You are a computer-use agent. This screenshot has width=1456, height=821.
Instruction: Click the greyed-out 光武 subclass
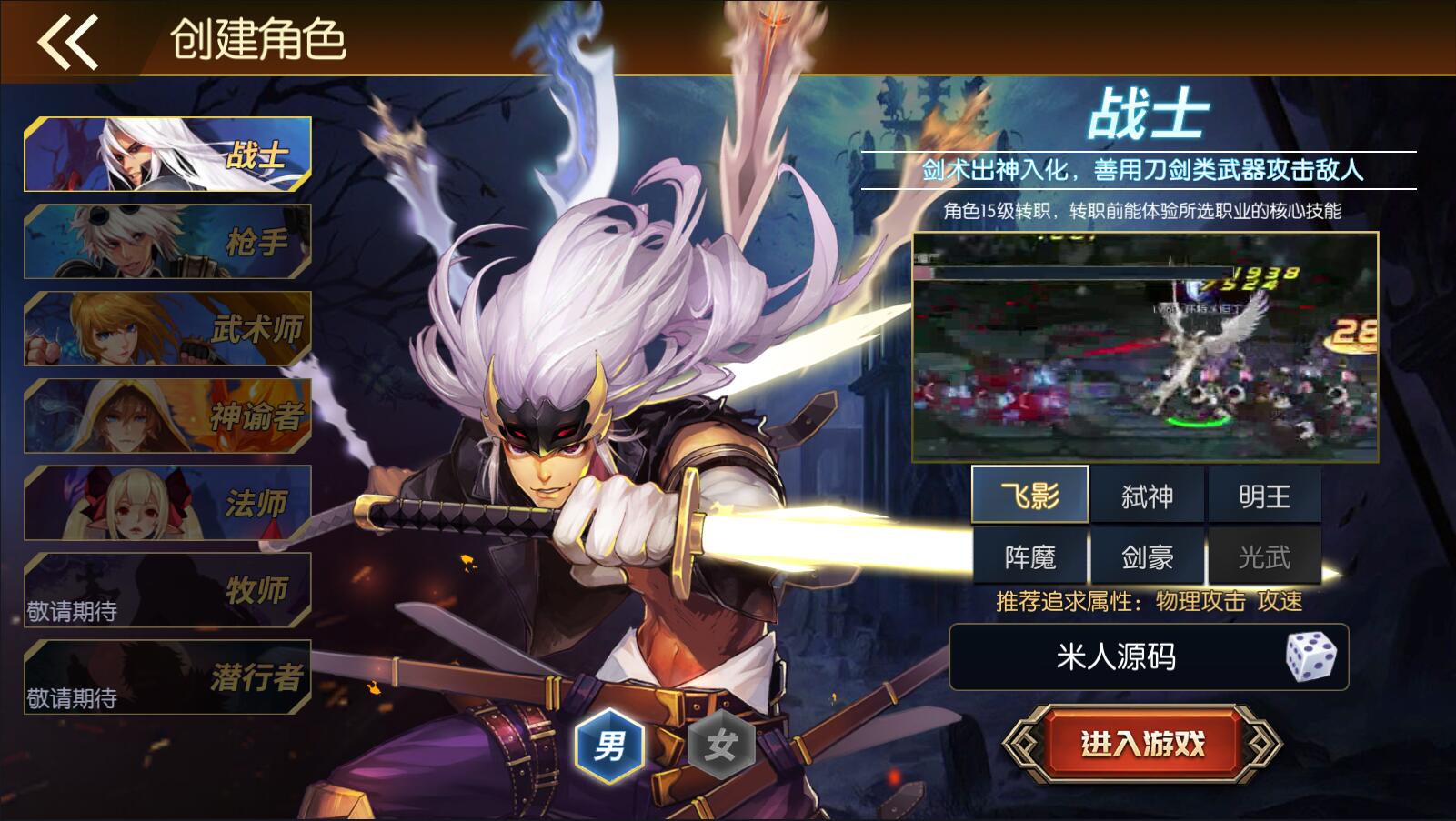click(x=1264, y=556)
